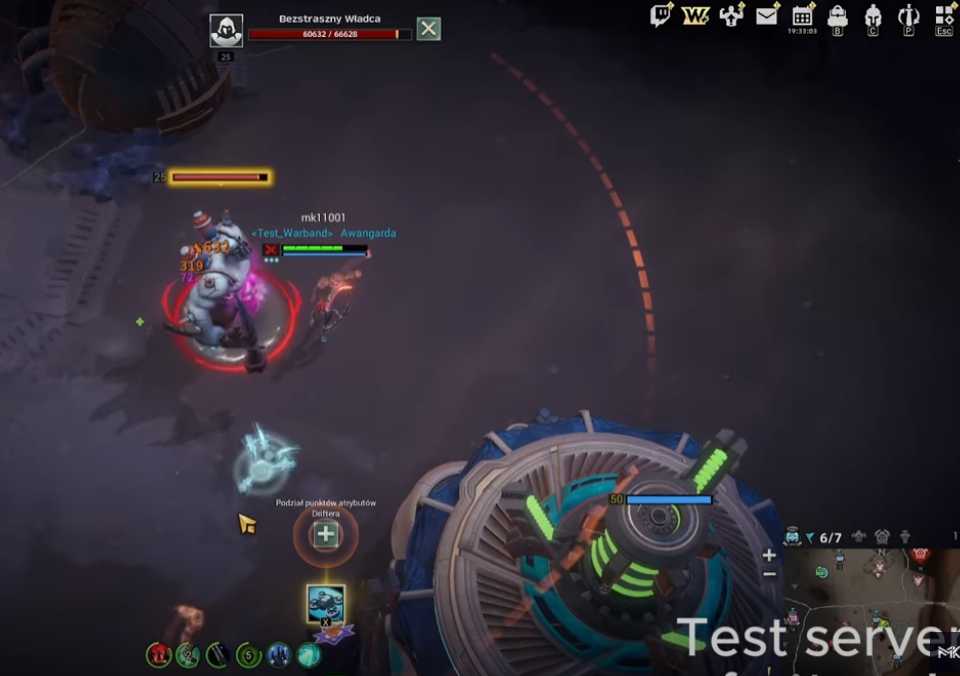Activate the green ability numbered 2

pyautogui.click(x=187, y=655)
